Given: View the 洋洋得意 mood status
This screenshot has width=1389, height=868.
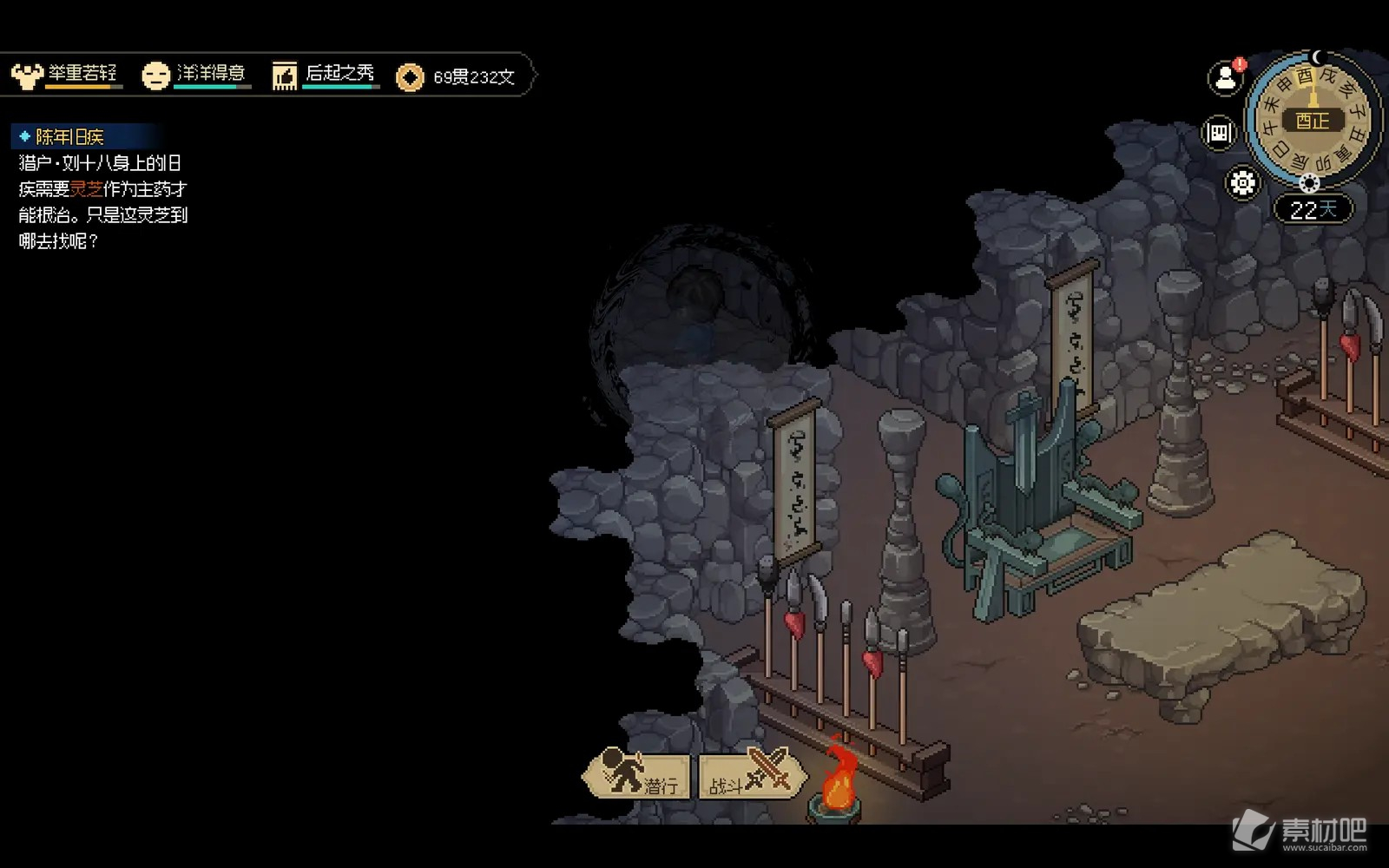Looking at the screenshot, I should [x=195, y=76].
